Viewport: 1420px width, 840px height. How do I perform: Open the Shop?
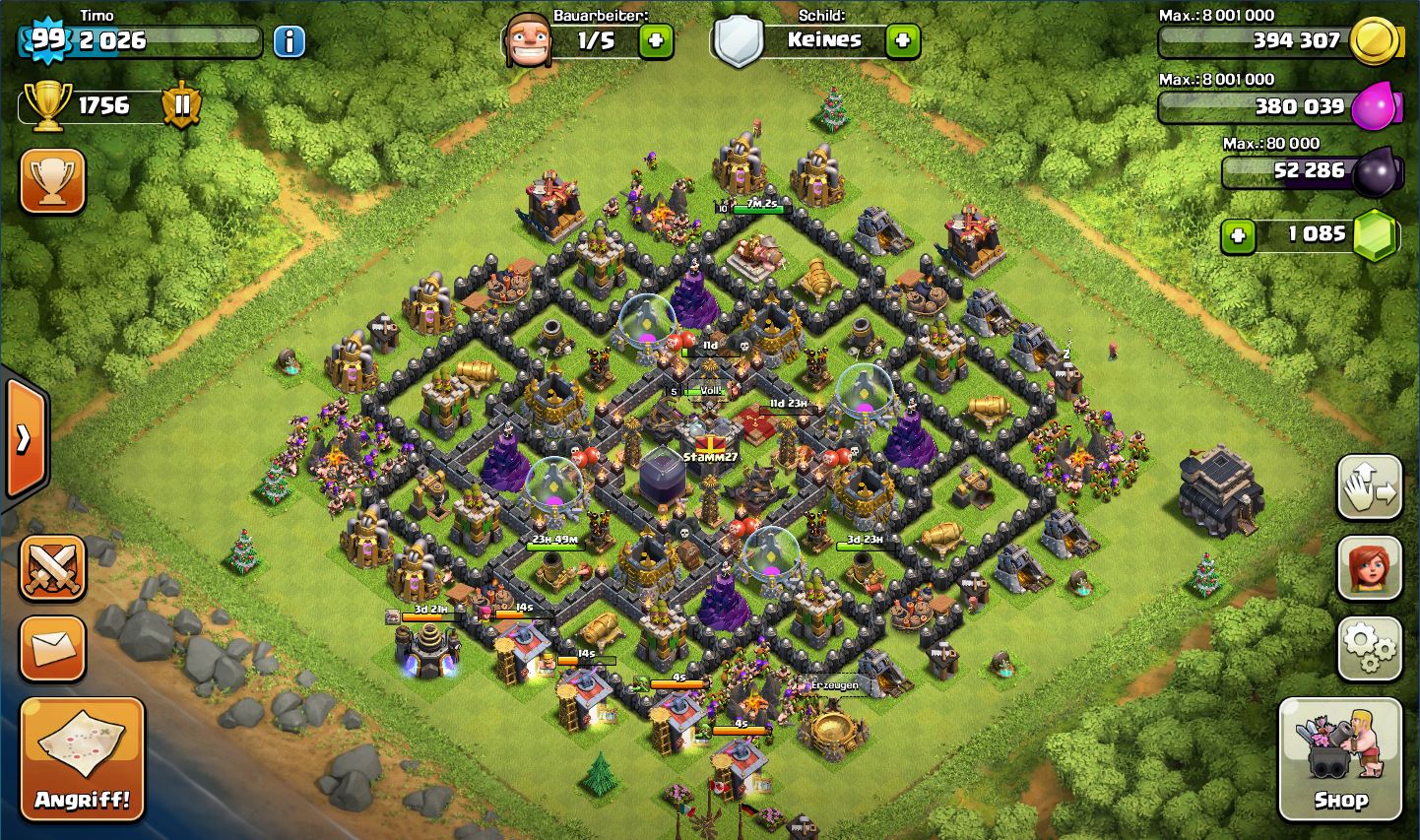pos(1339,758)
